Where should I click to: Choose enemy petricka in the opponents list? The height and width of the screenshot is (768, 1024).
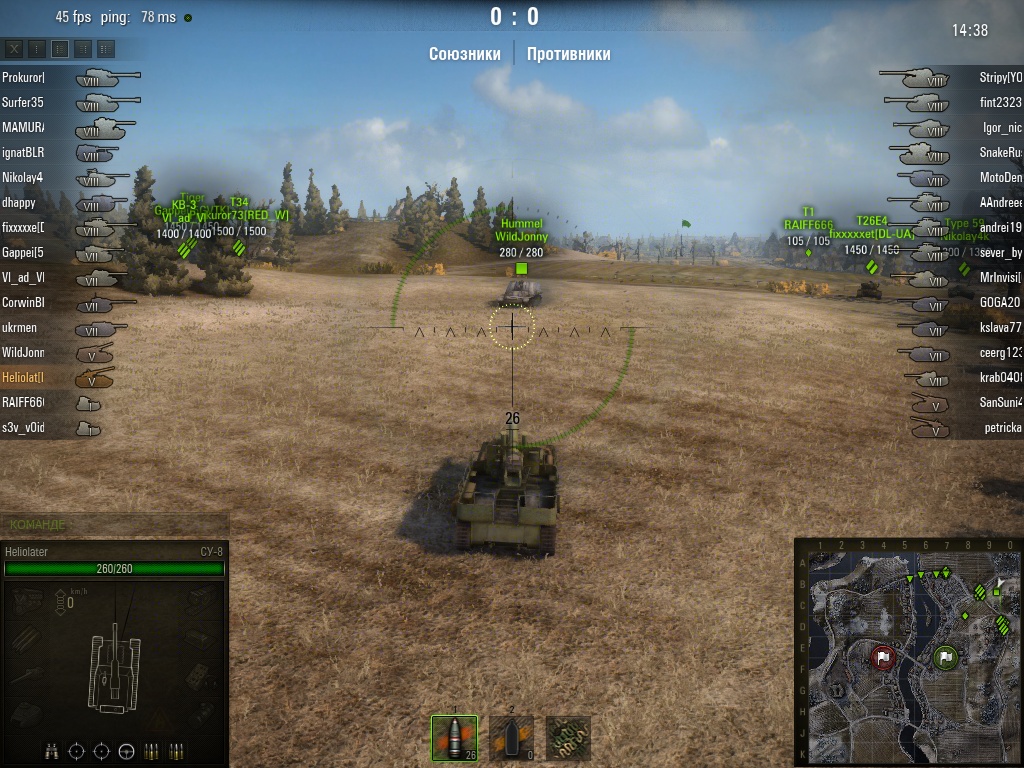[1000, 428]
